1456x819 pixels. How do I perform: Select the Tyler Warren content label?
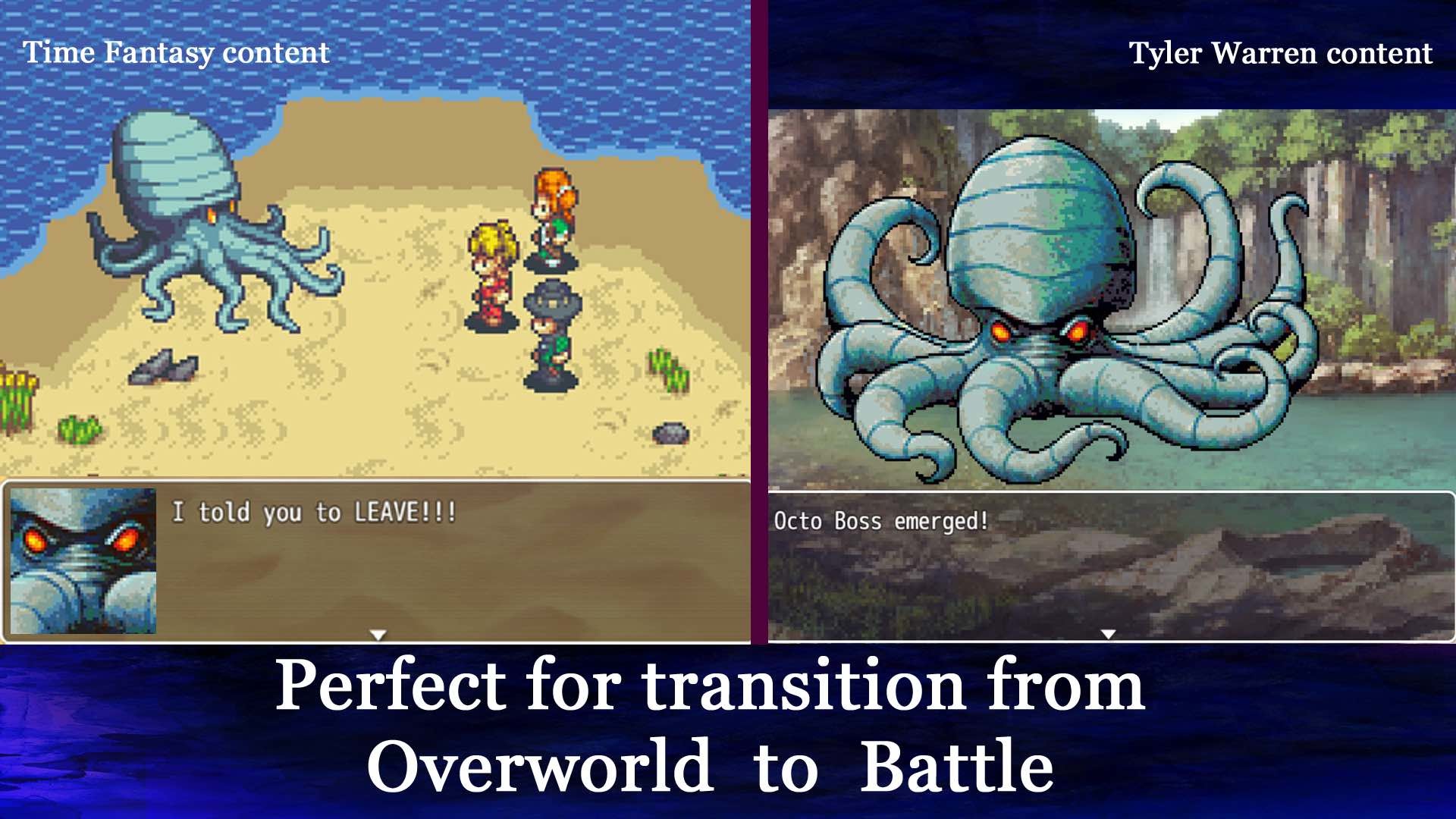[x=1282, y=54]
